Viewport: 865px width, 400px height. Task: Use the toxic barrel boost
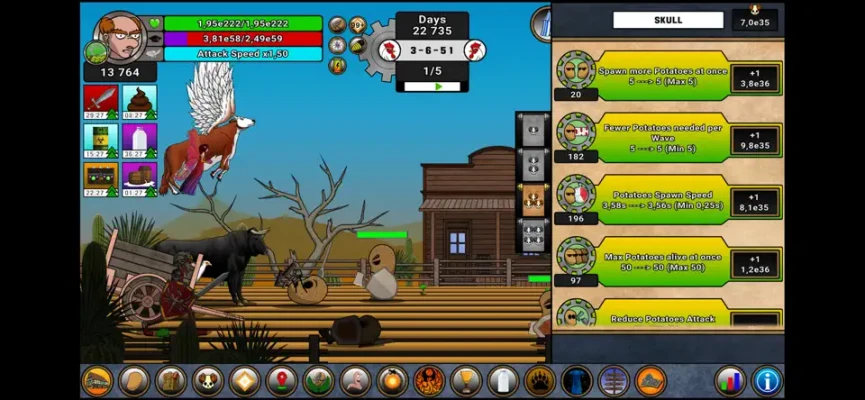click(100, 140)
